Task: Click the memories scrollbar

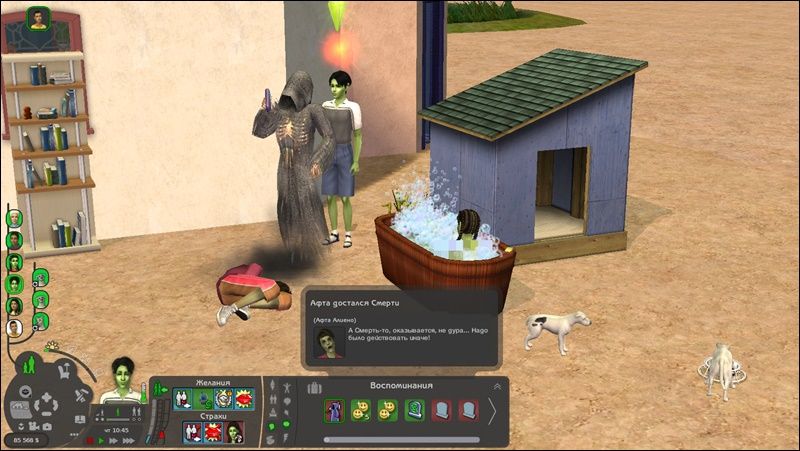Action: [400, 439]
